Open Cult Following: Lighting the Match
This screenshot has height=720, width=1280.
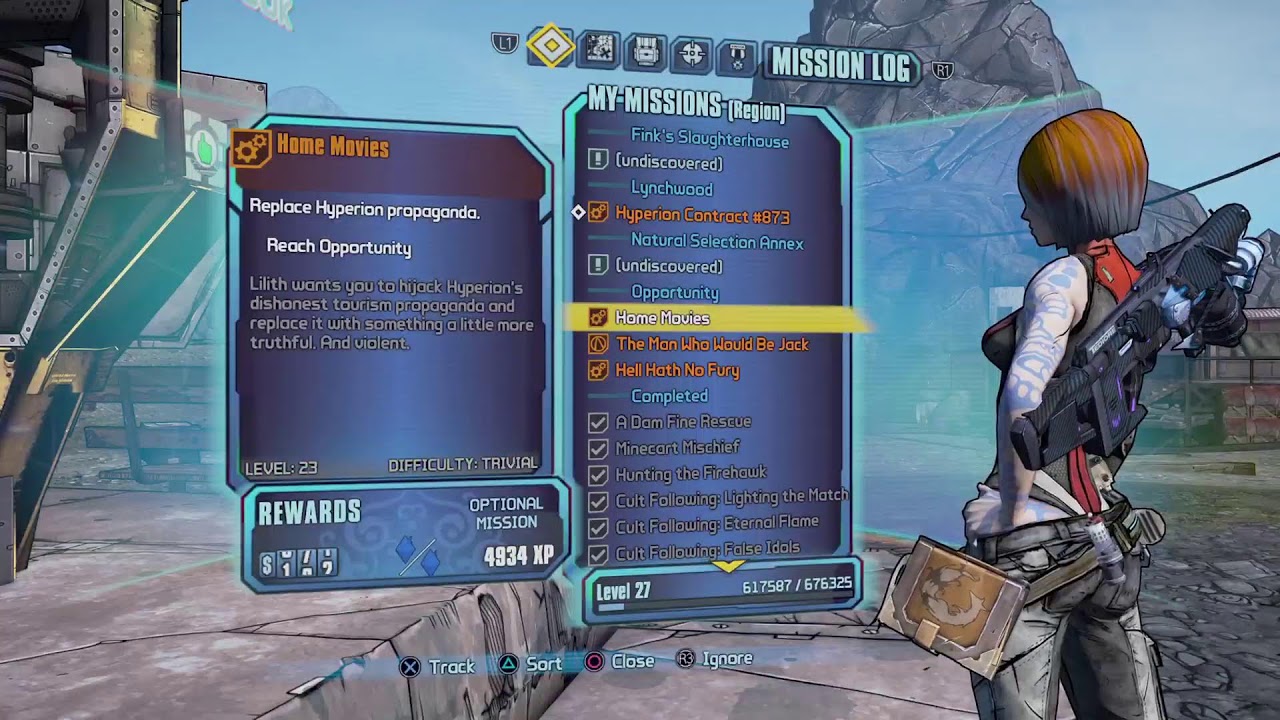[730, 497]
